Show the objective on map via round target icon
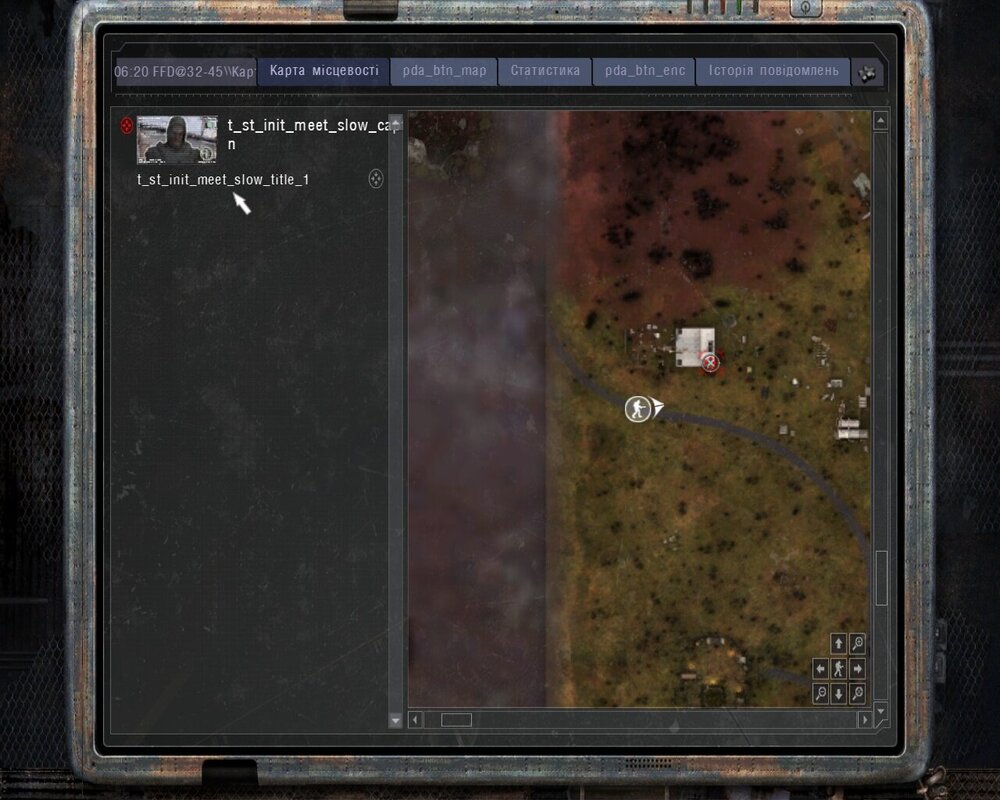 coord(376,180)
